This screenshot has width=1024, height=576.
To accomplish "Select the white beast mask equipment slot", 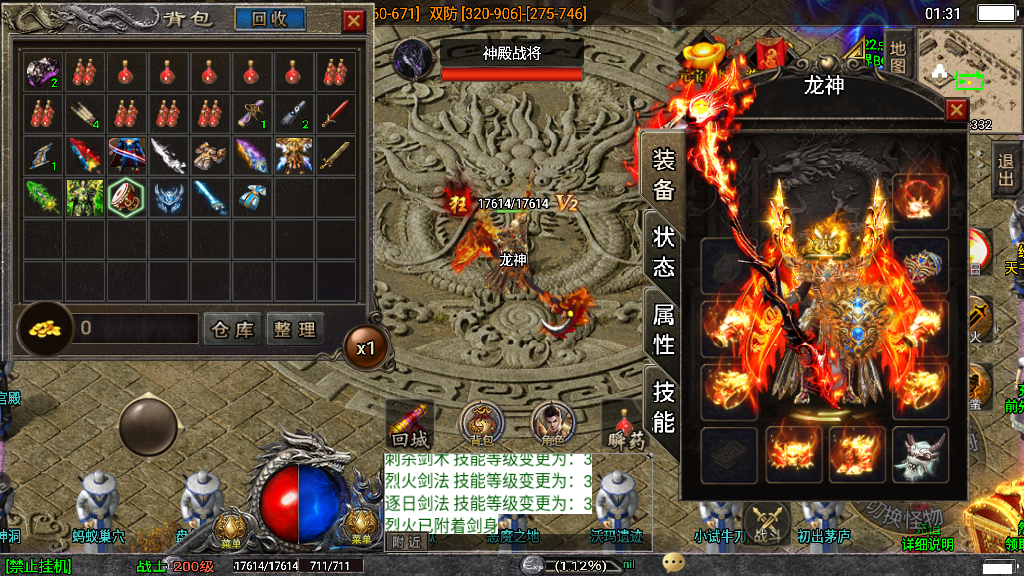I will (920, 456).
